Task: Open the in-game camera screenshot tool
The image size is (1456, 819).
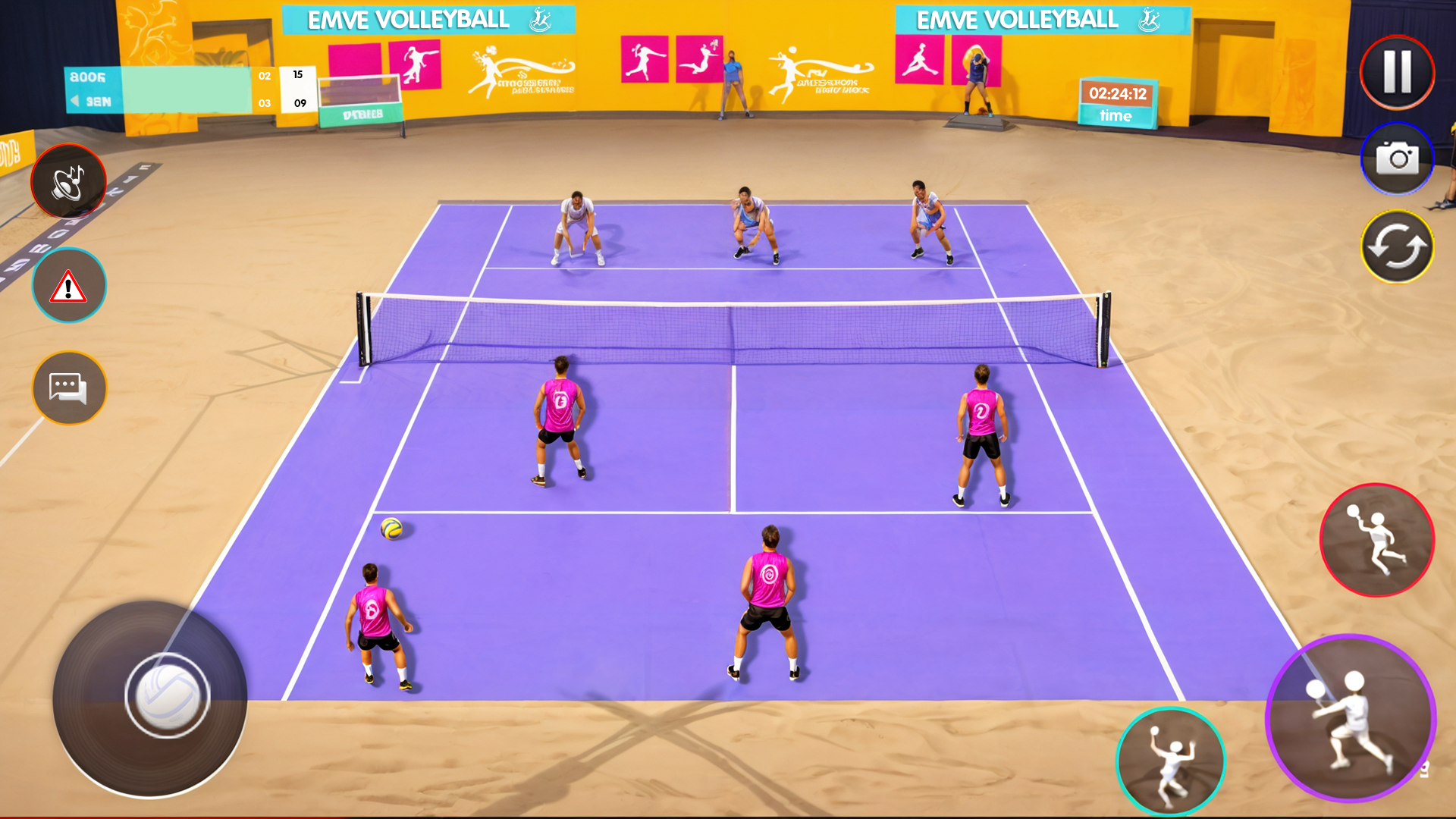Action: (1398, 159)
